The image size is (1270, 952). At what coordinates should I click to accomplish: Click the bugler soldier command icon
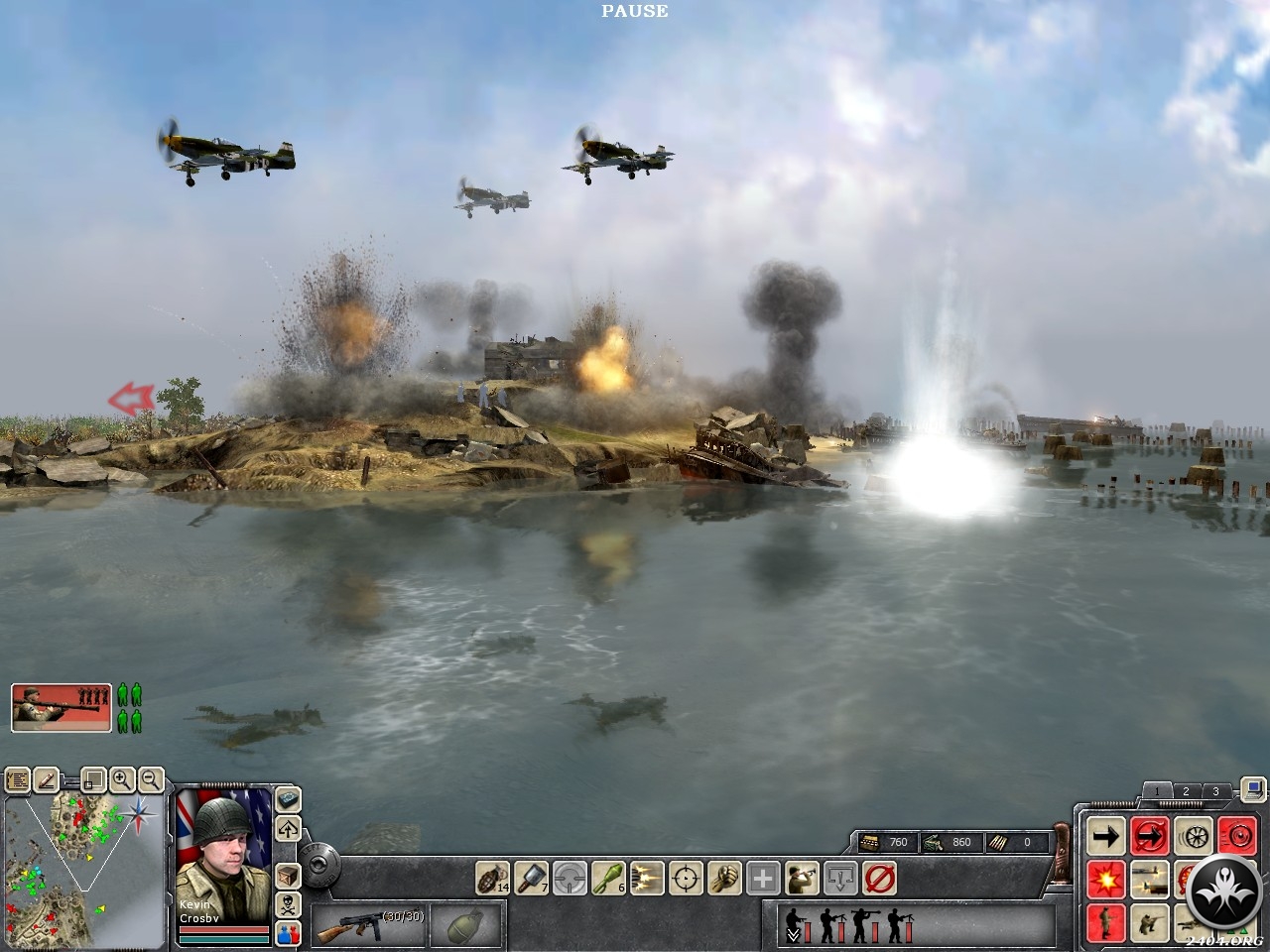[802, 878]
